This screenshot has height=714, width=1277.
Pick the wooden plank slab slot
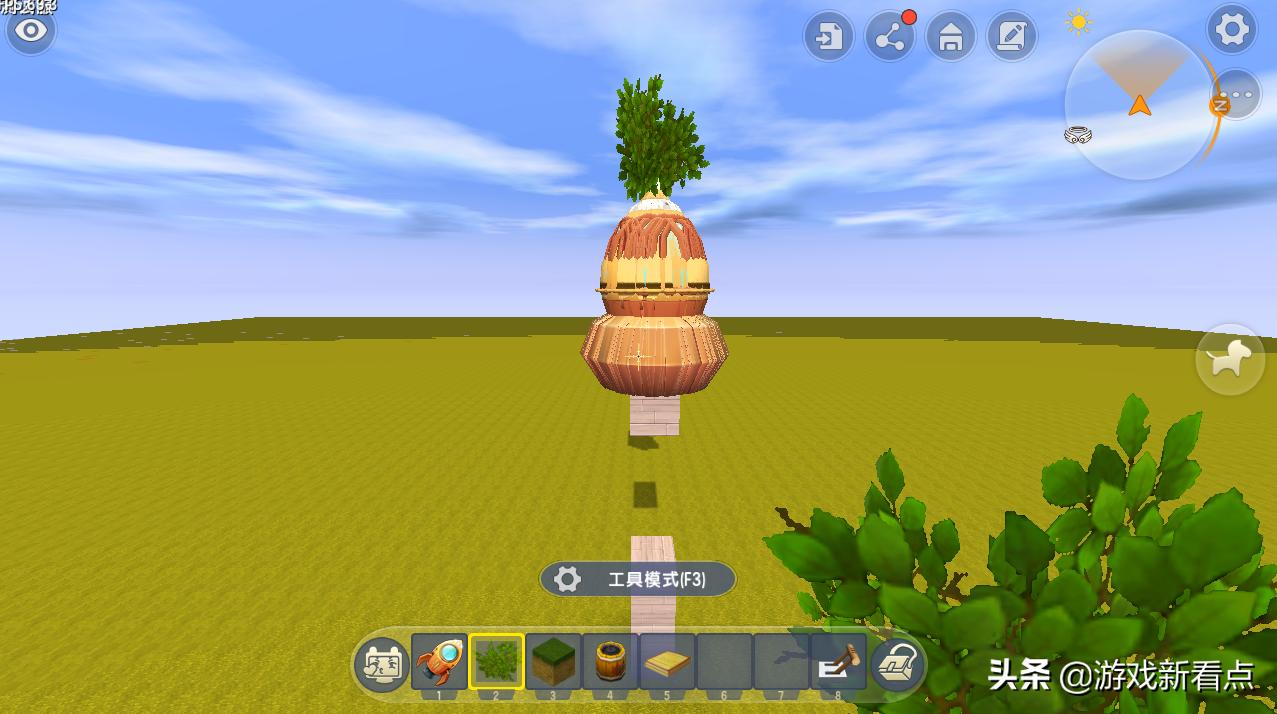click(x=667, y=662)
